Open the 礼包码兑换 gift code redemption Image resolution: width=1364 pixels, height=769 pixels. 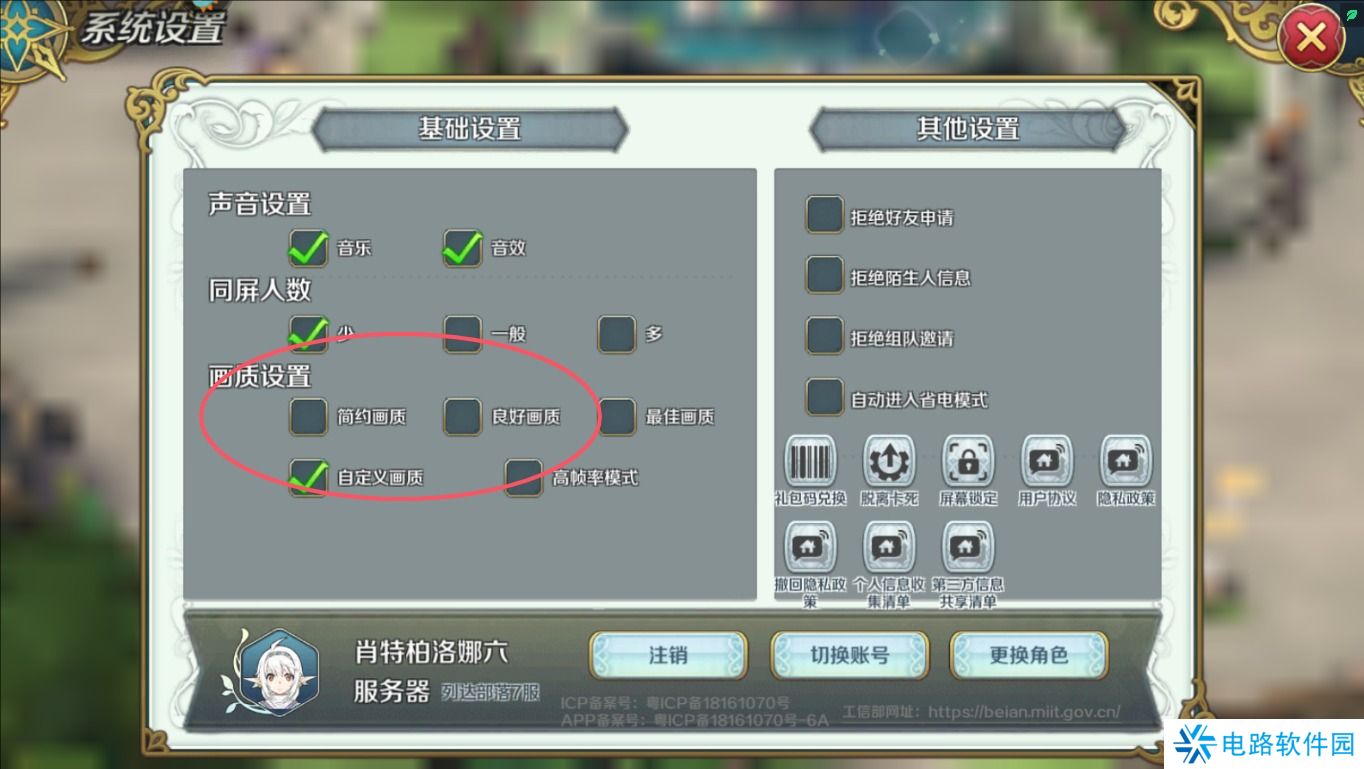pos(809,461)
